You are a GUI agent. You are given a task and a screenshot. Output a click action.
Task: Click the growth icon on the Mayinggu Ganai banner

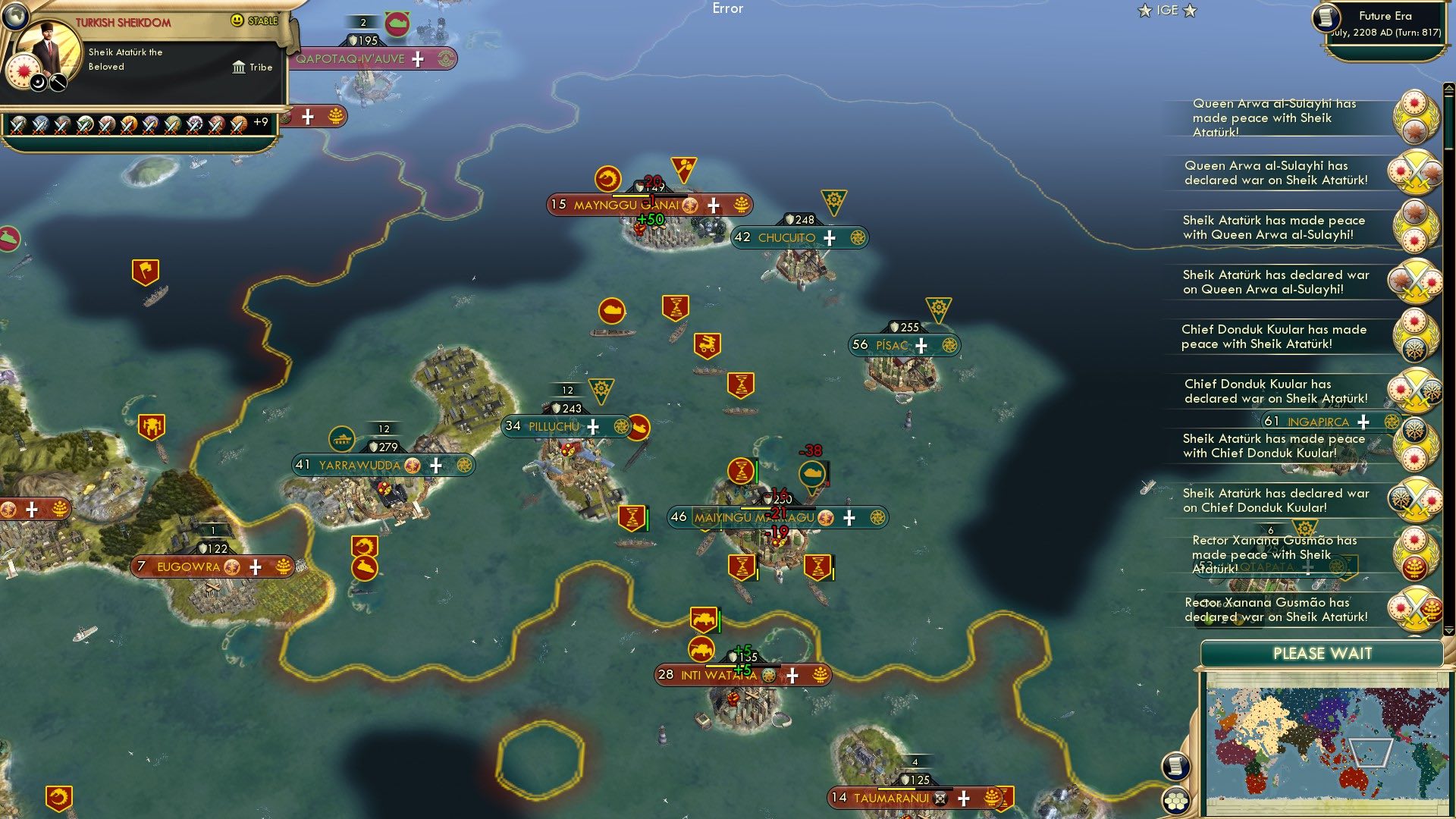click(741, 205)
